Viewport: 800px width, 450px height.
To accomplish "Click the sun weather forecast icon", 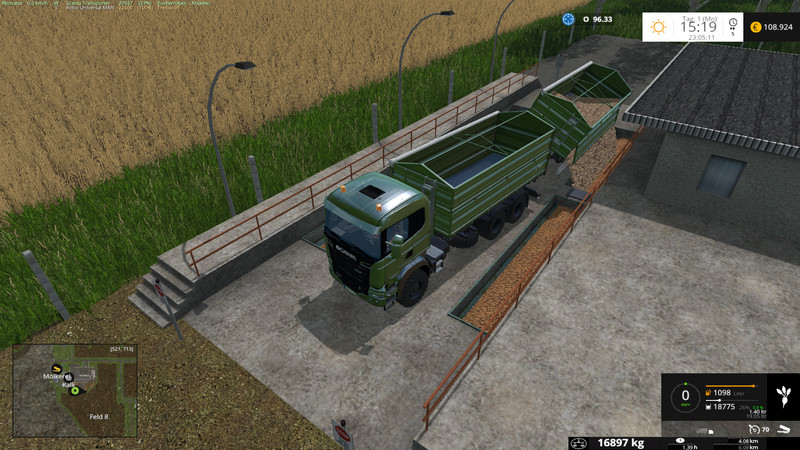I will [659, 27].
